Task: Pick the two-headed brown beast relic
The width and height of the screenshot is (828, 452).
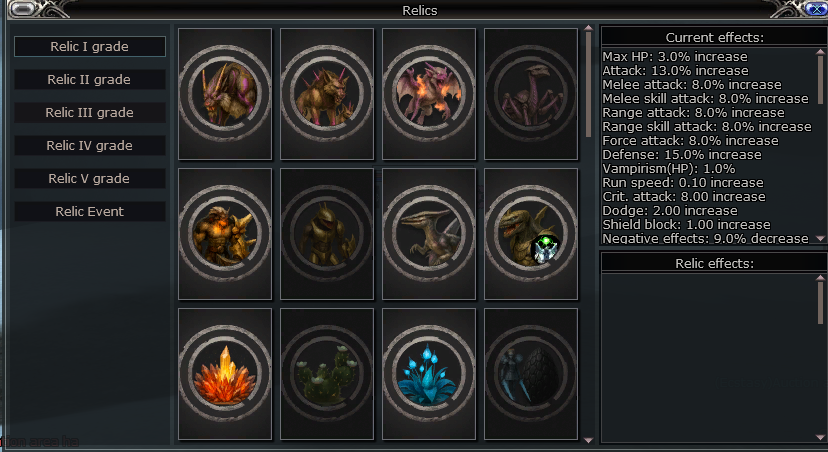Action: tap(327, 93)
